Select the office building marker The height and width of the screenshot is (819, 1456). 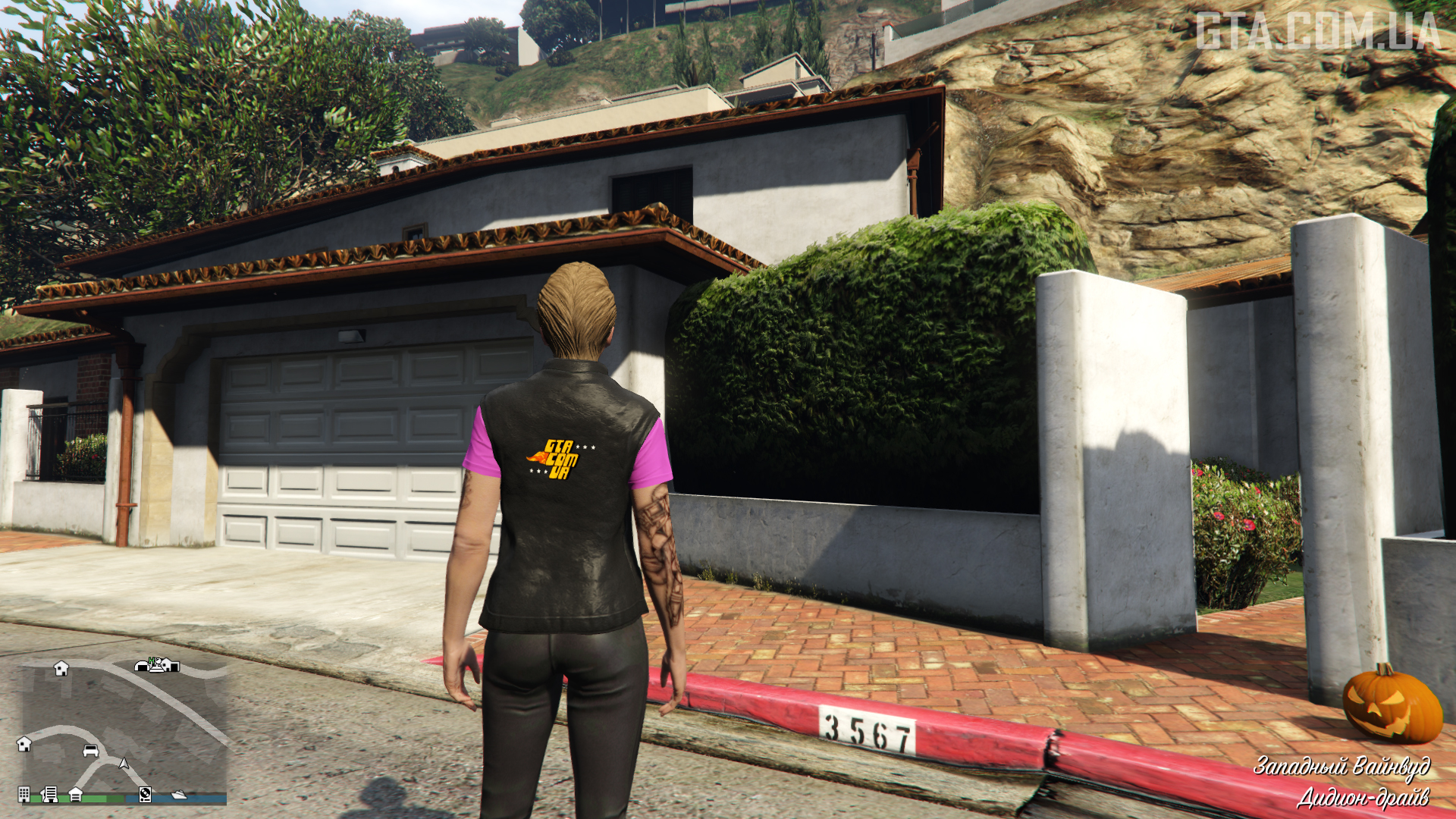[x=24, y=794]
